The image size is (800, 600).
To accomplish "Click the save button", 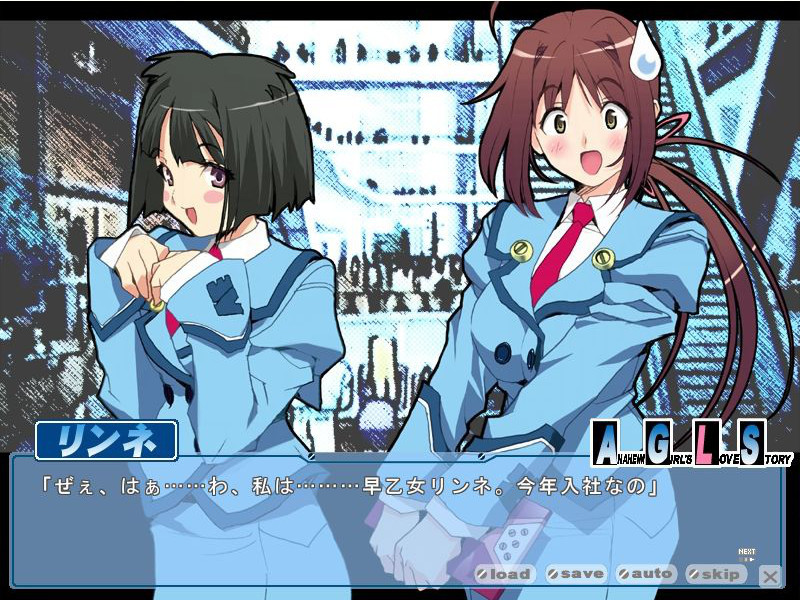I will pos(576,574).
